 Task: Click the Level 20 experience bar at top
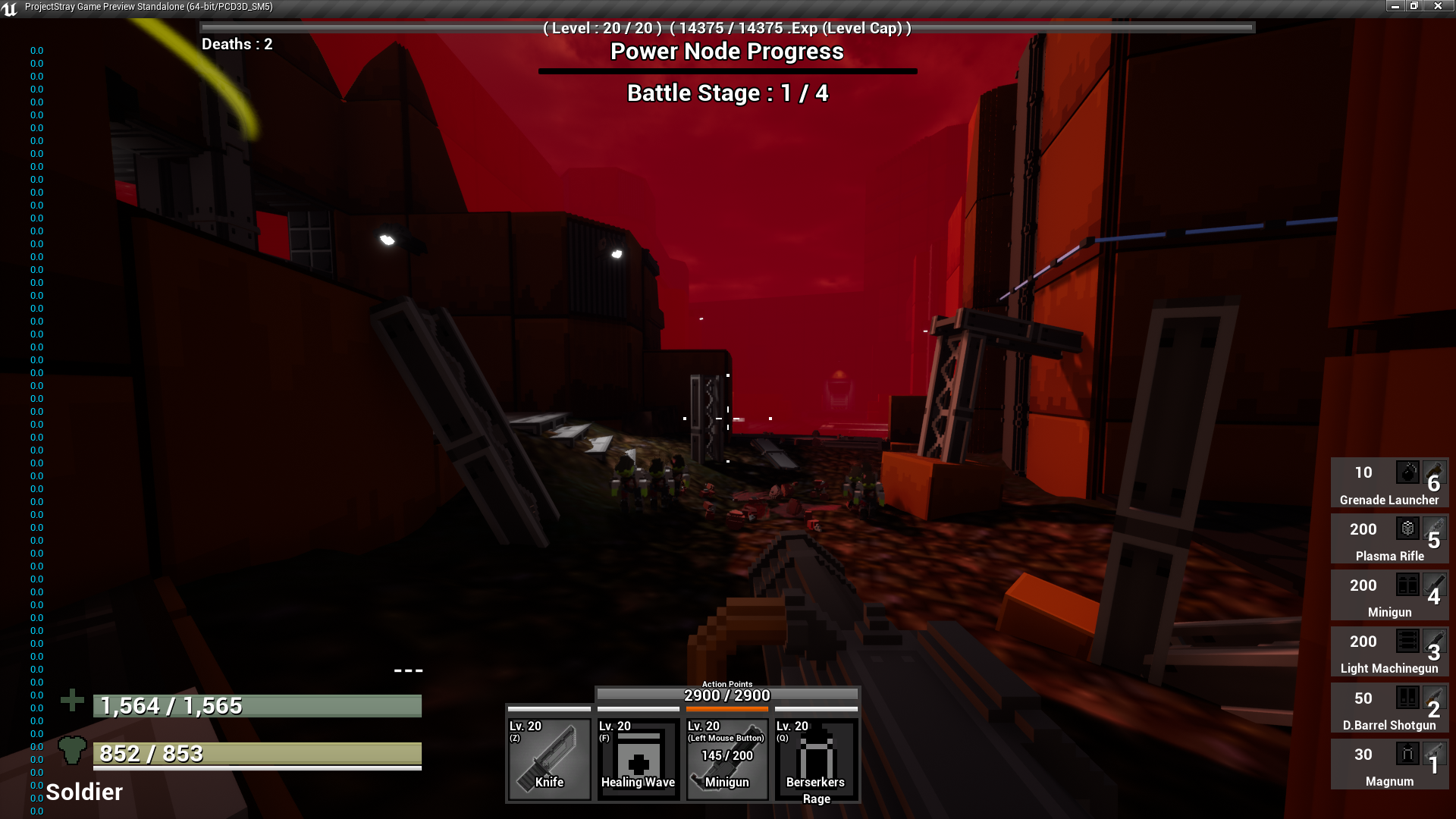click(726, 27)
